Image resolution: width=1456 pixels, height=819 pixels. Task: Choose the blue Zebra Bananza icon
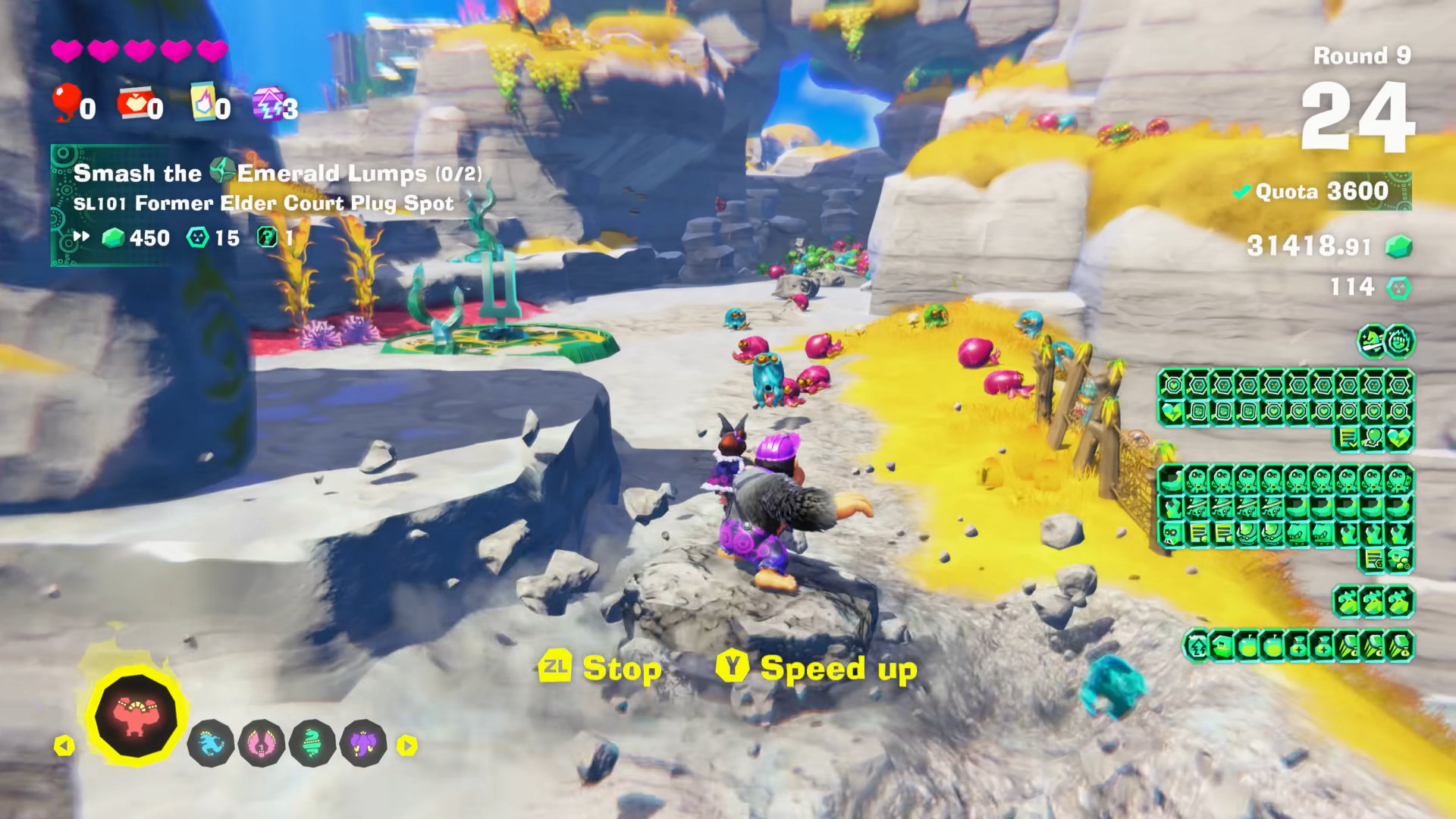click(210, 744)
